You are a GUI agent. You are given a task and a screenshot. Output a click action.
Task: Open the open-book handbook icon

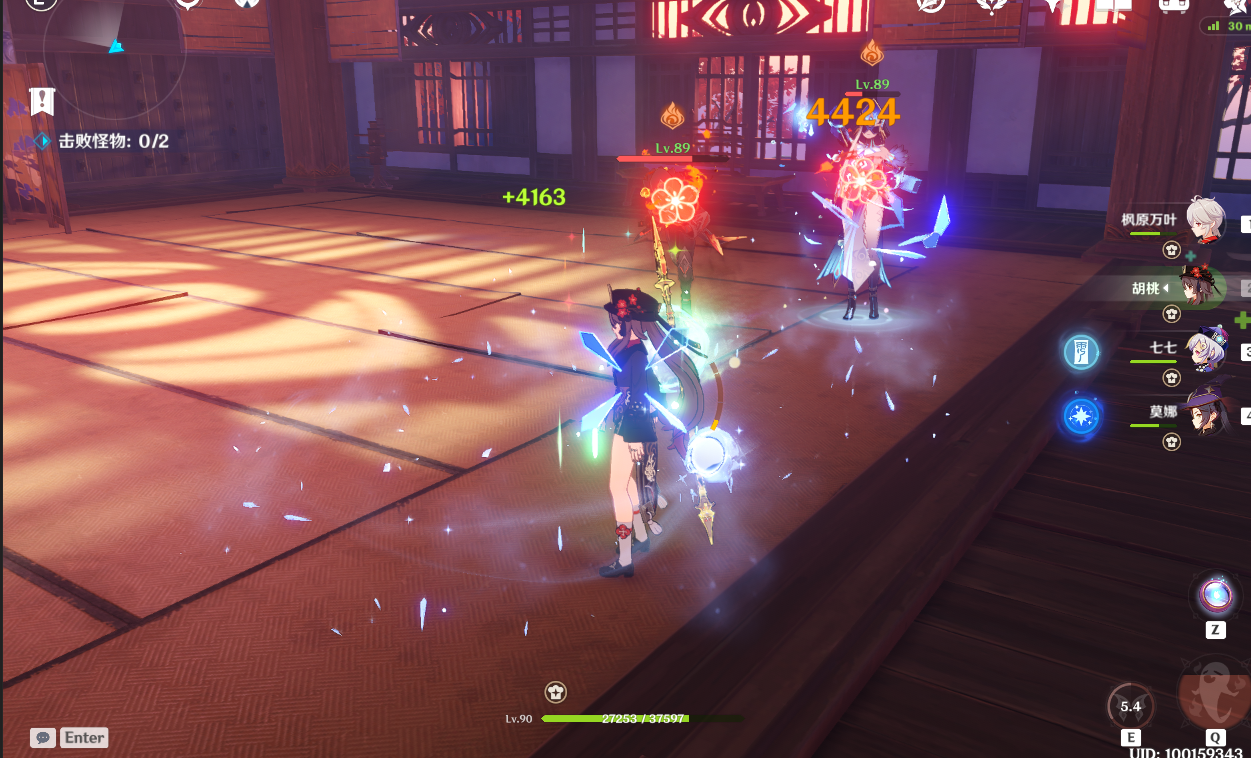(1112, 6)
